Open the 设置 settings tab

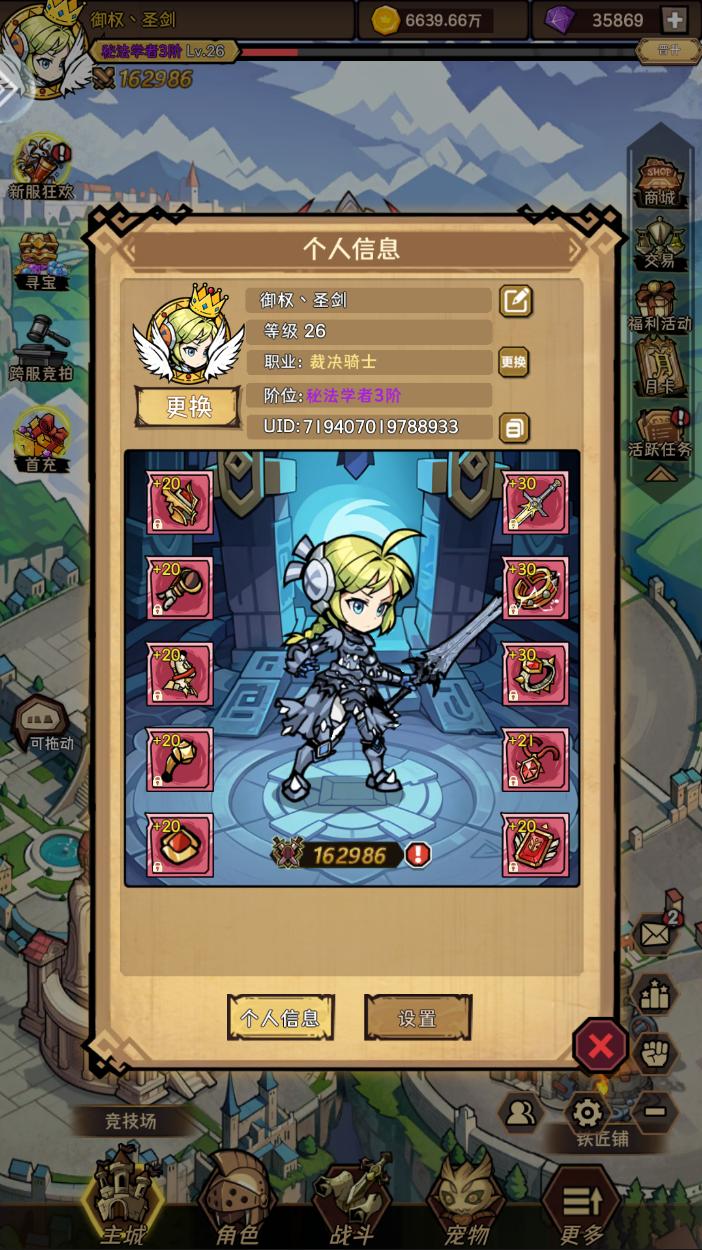pyautogui.click(x=417, y=1018)
